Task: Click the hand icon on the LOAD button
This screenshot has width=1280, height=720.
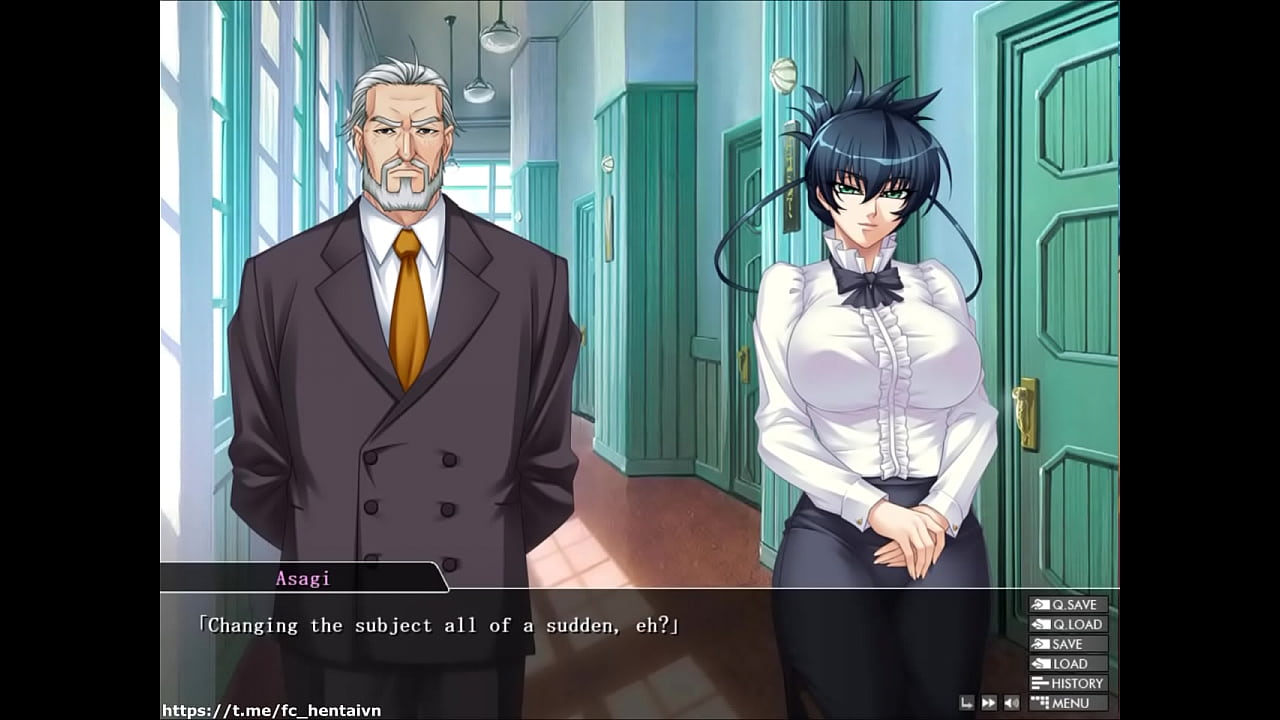Action: click(x=1041, y=663)
